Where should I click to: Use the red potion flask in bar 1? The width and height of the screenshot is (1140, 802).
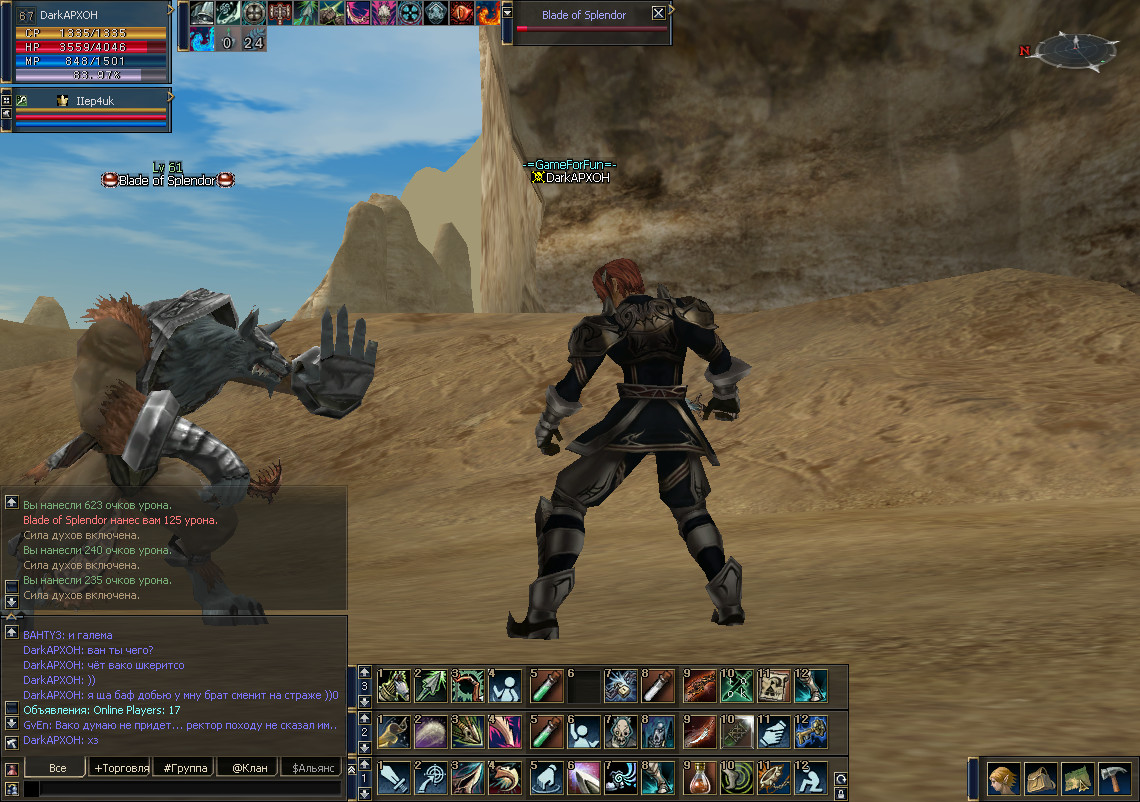700,778
